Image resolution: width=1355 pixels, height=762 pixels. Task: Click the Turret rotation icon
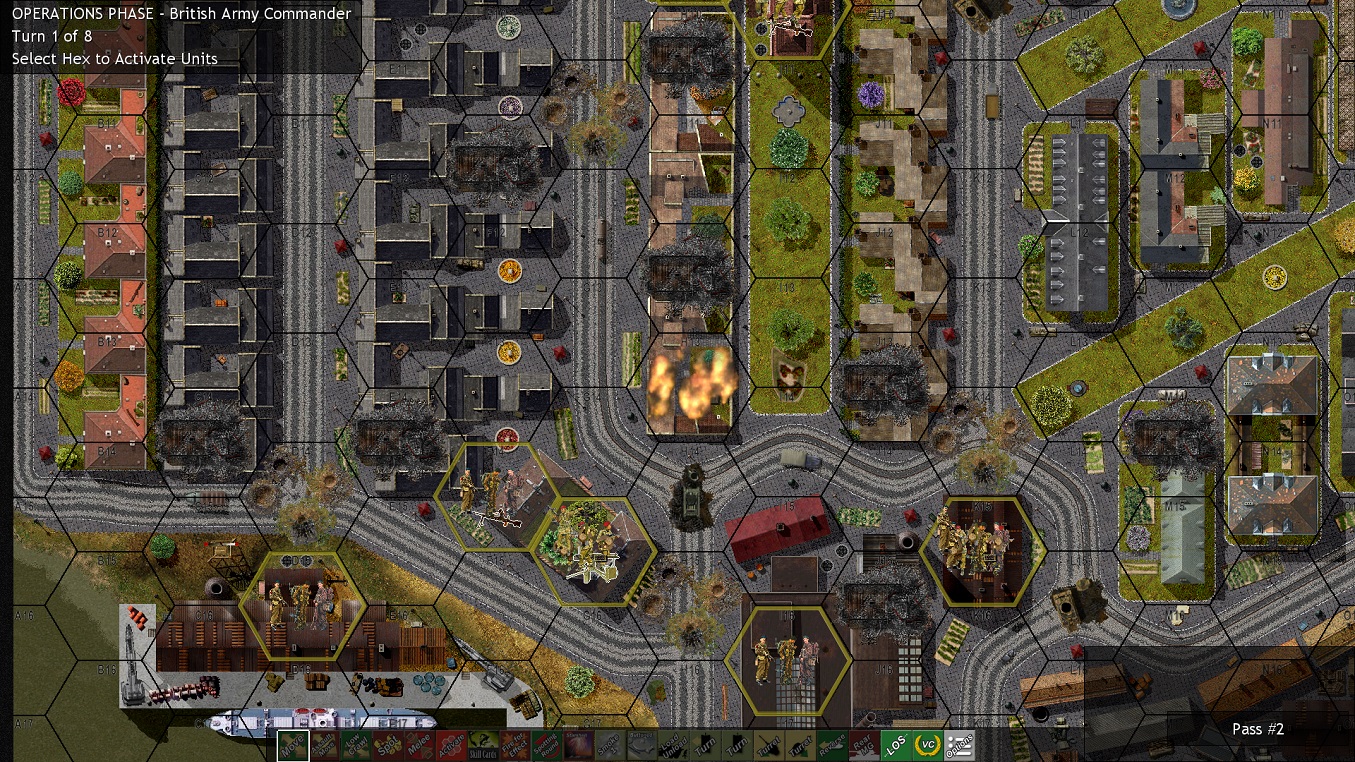[x=769, y=744]
